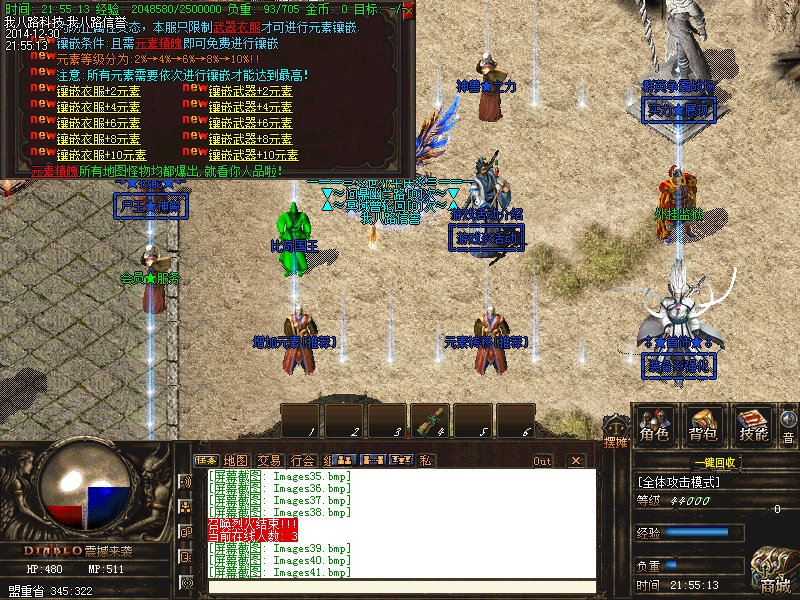Switch to the 地图 chat tab
This screenshot has height=600, width=800.
[x=236, y=460]
